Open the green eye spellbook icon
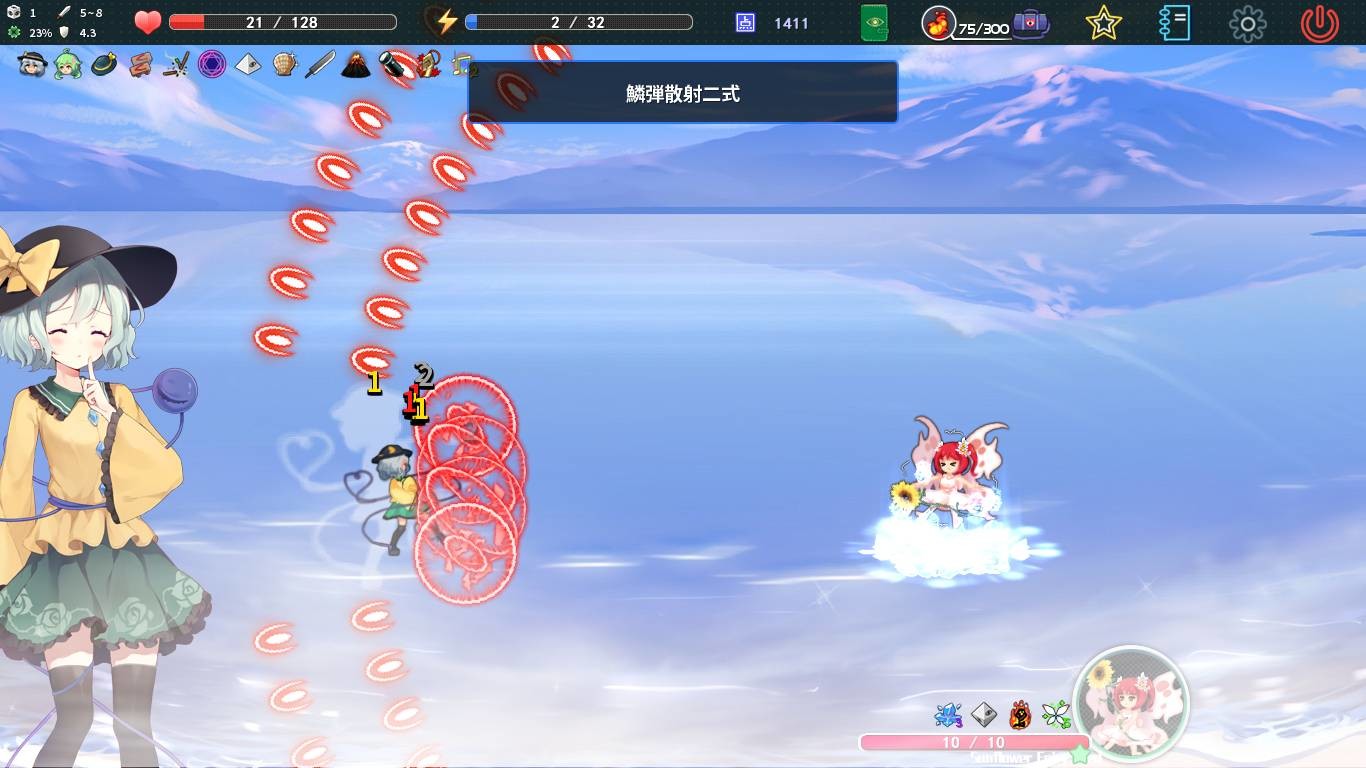 [x=875, y=22]
